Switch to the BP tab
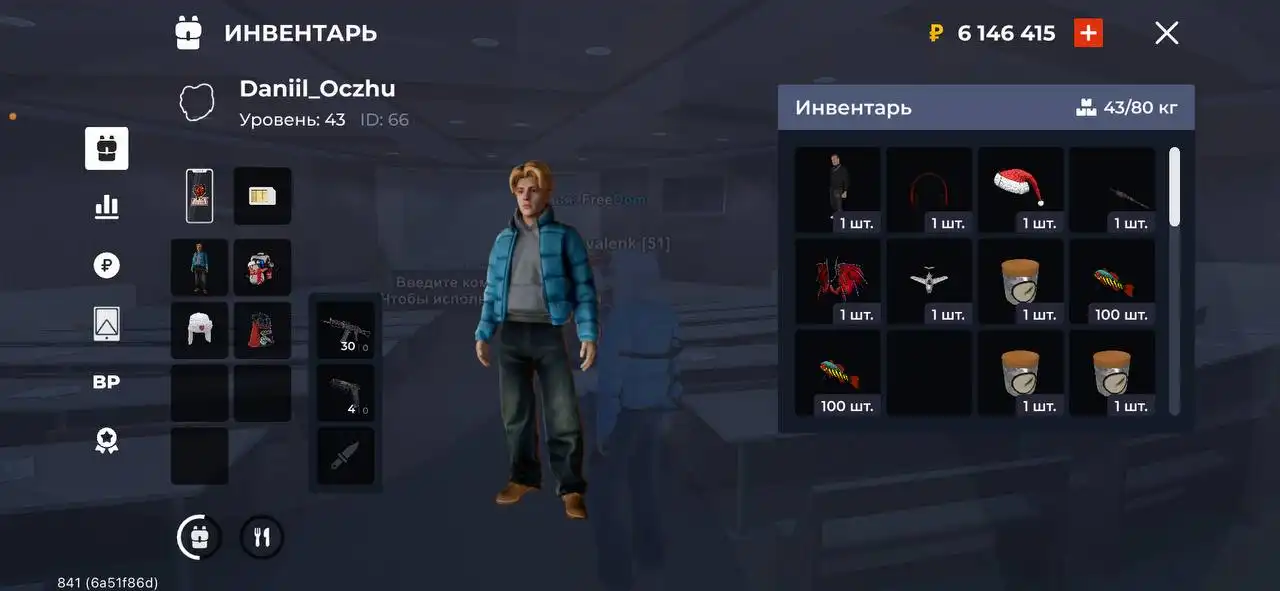Screen dimensions: 1280x591 [x=106, y=382]
